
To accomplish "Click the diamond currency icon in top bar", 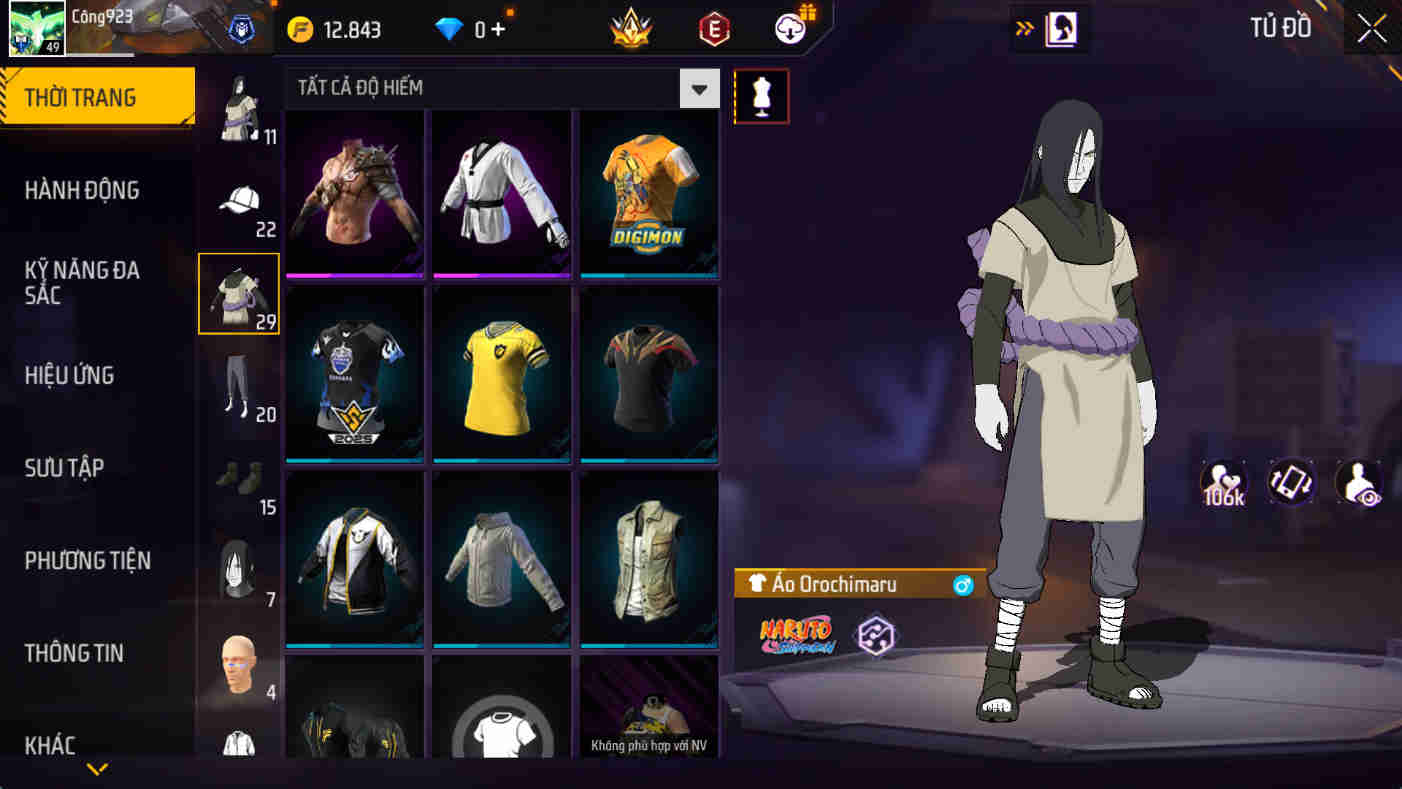I will click(x=449, y=29).
